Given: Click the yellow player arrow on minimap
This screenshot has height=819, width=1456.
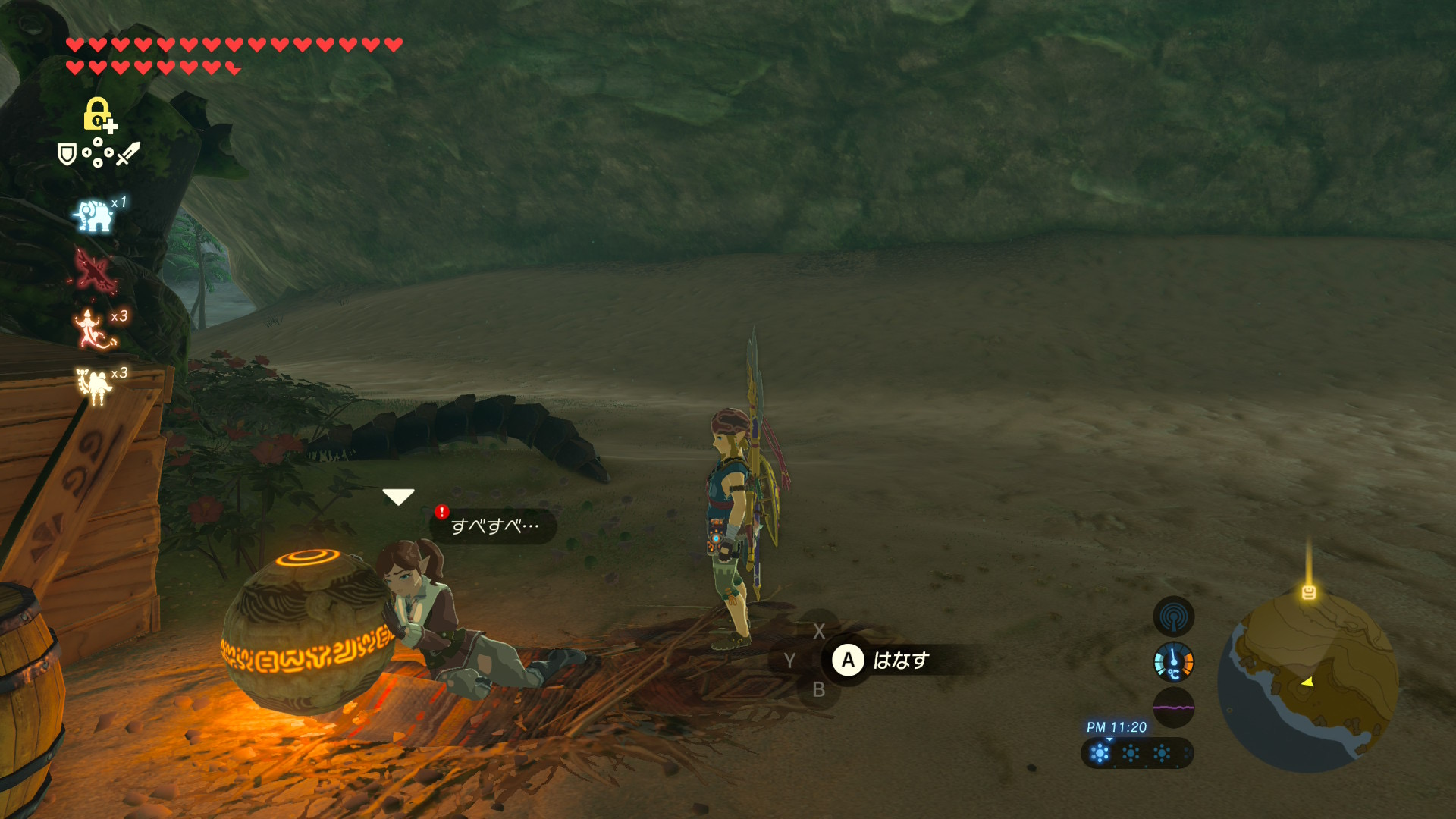Looking at the screenshot, I should click(x=1307, y=682).
